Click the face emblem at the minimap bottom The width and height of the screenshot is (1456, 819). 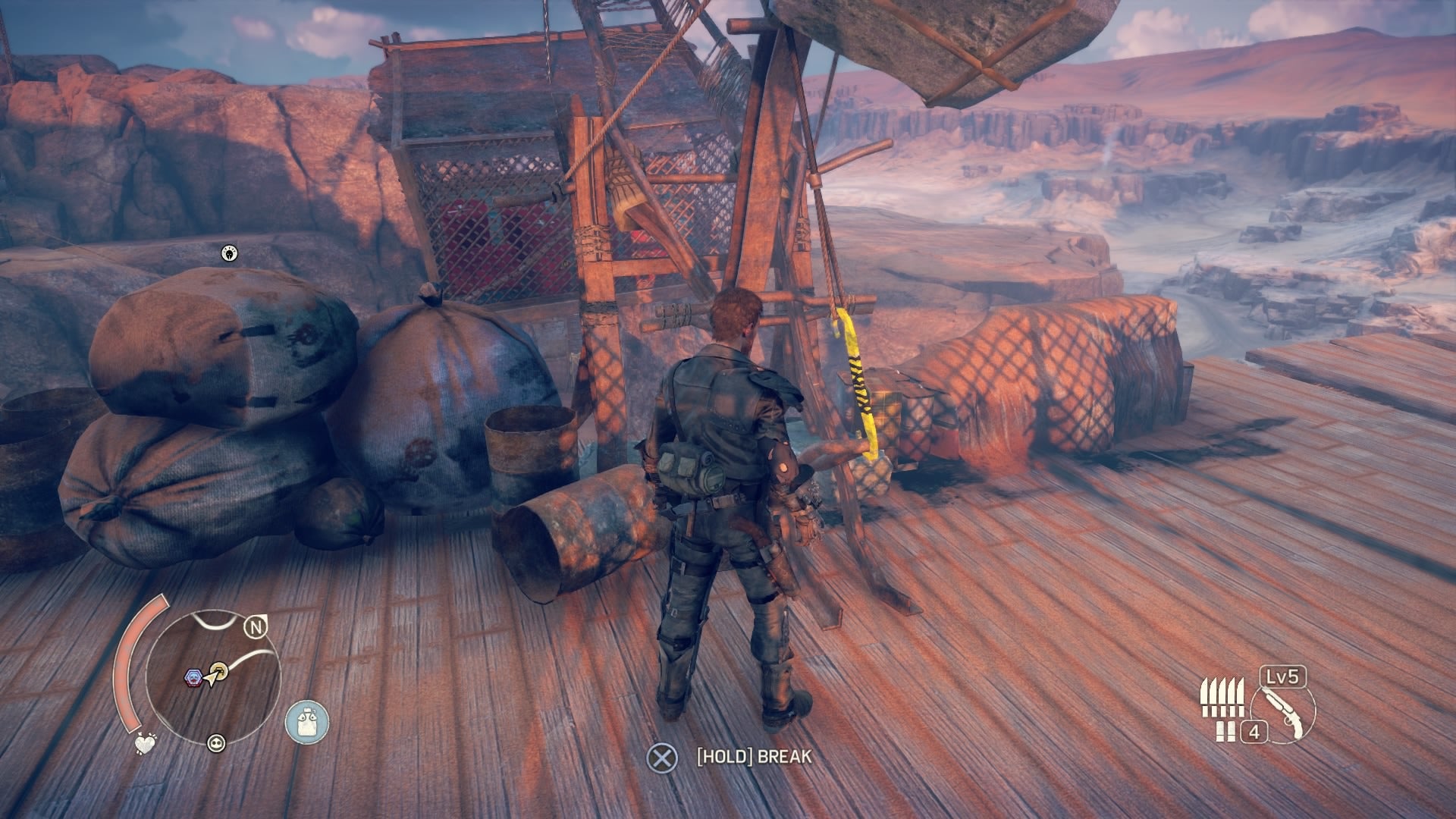[x=216, y=744]
